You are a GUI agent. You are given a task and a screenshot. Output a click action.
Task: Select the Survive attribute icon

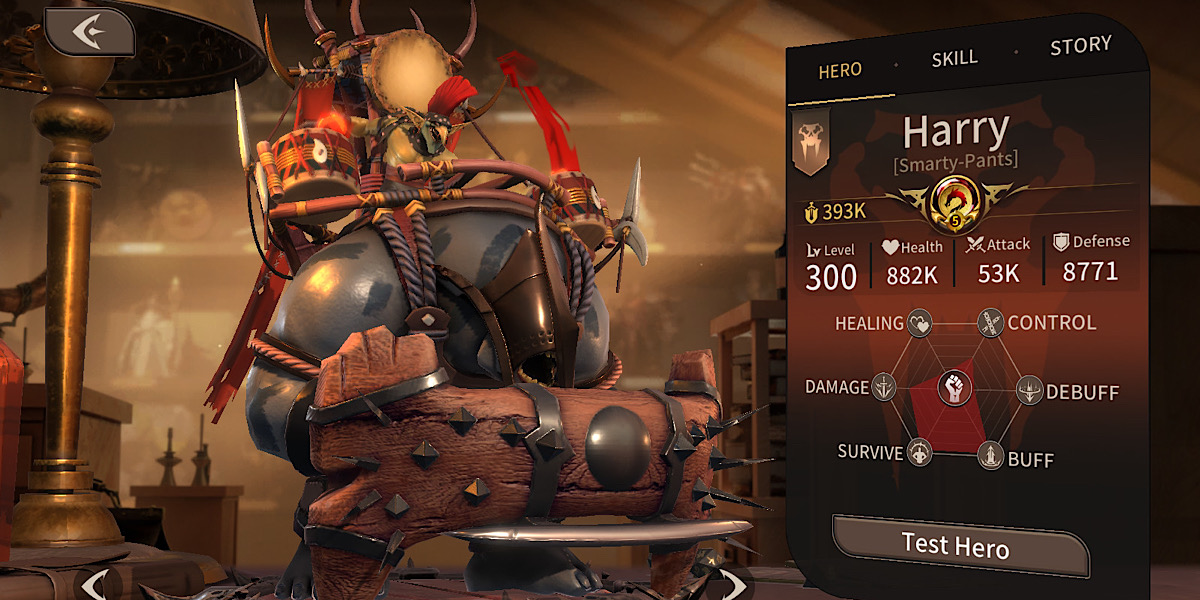[x=919, y=452]
